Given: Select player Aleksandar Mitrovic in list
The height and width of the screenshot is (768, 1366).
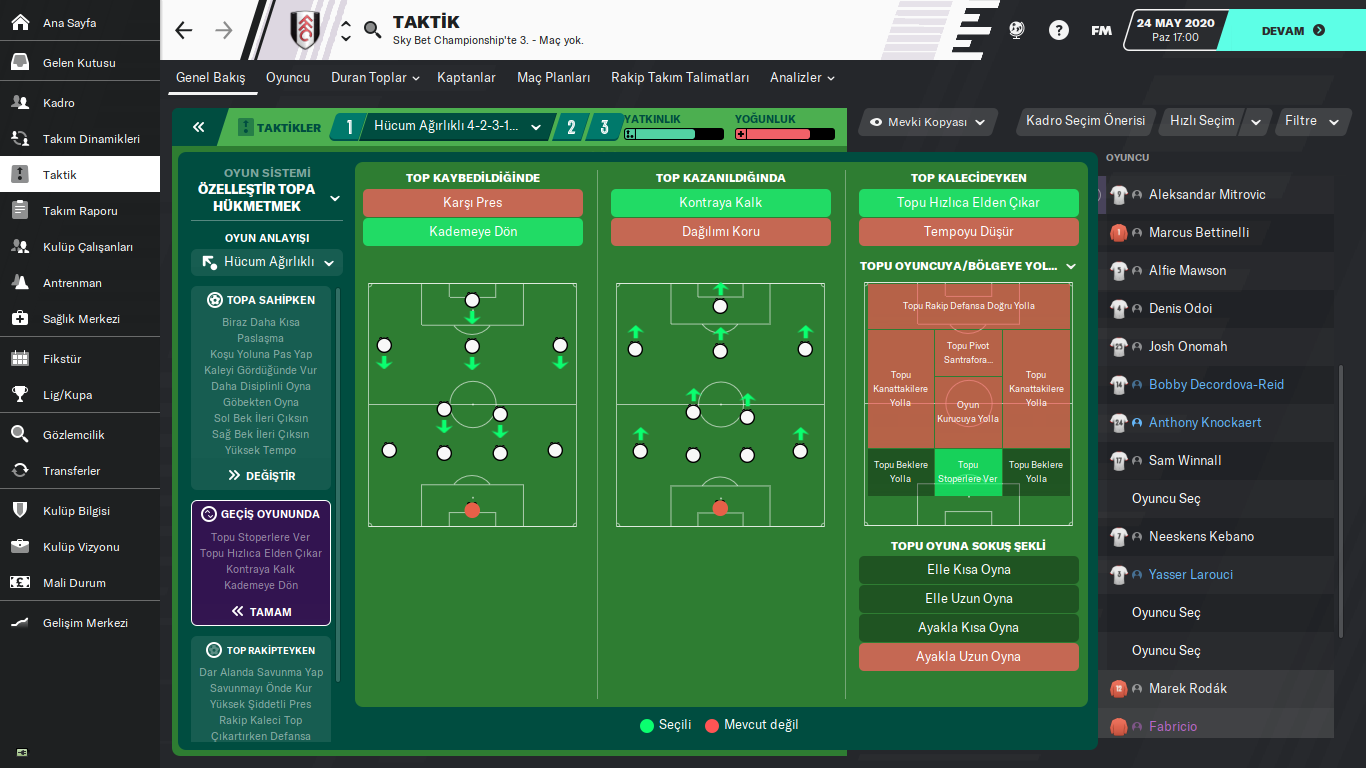Looking at the screenshot, I should (1206, 195).
